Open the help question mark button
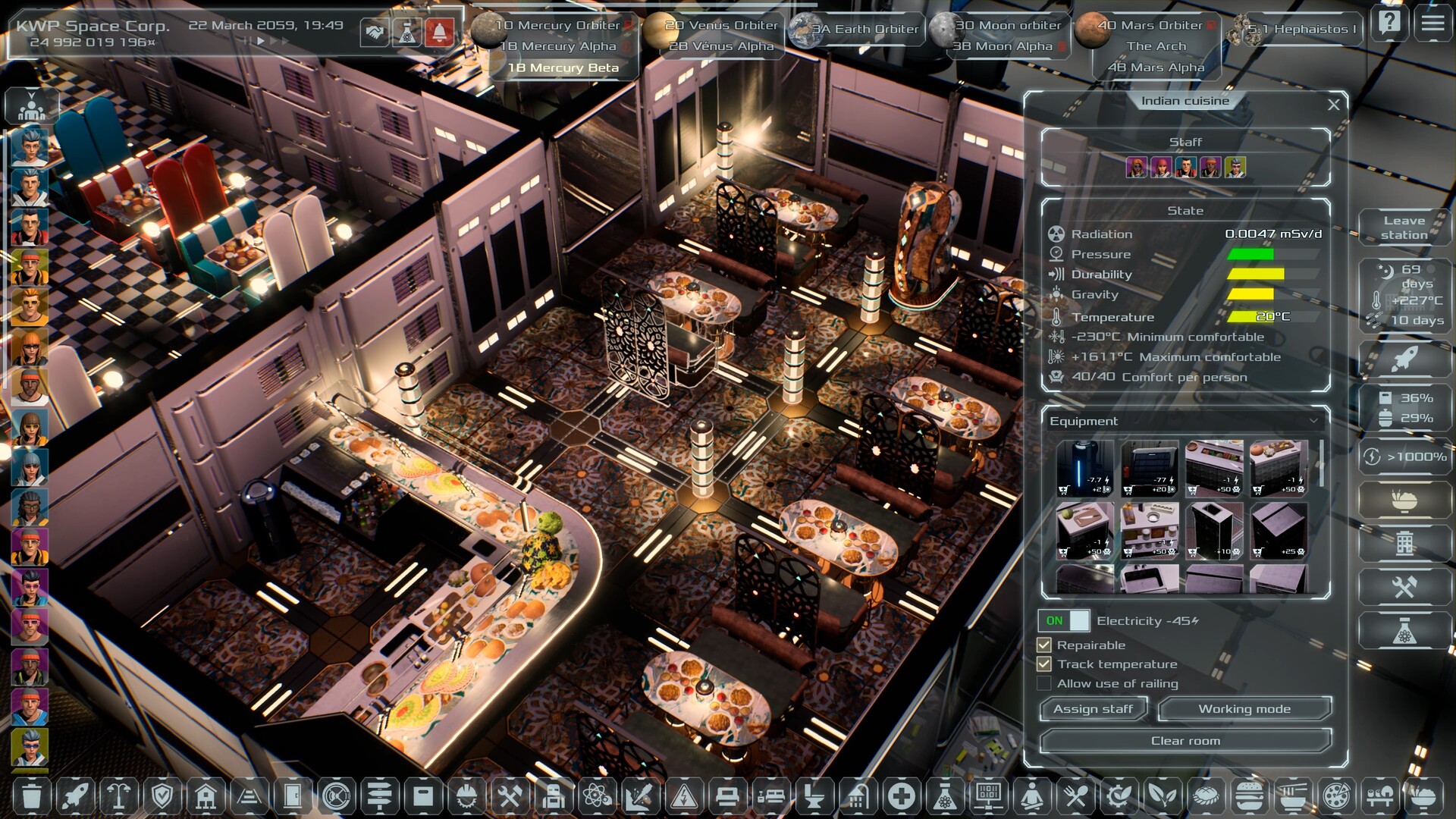Screen dimensions: 1456x819 click(1389, 24)
